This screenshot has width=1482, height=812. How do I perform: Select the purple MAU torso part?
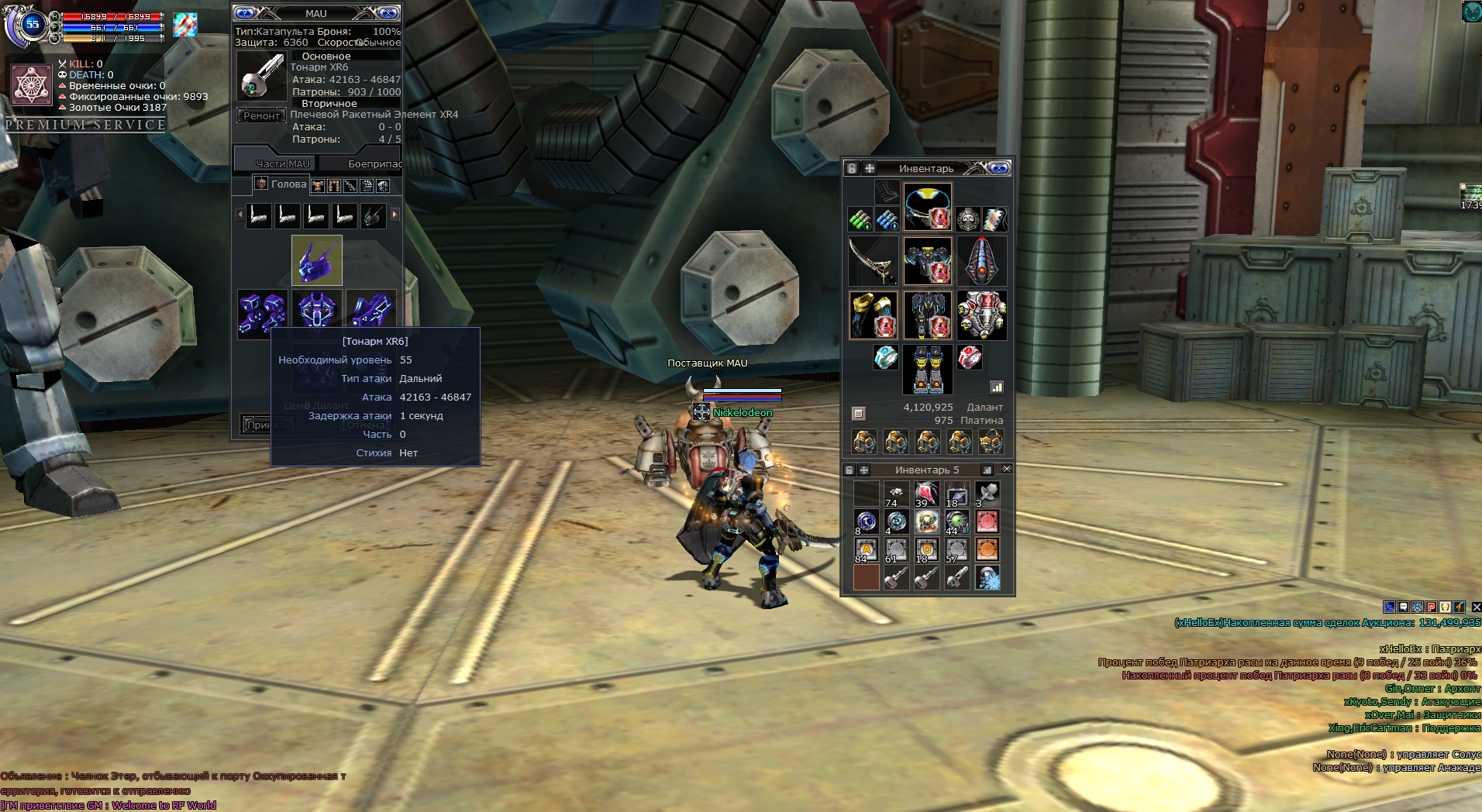317,313
